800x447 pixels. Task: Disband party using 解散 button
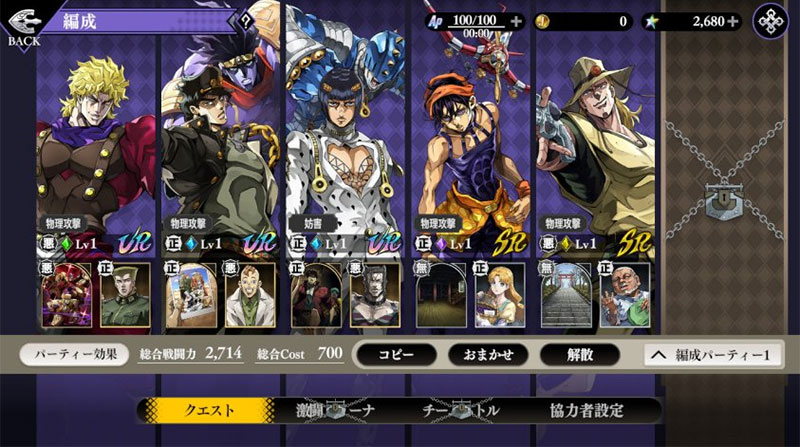(x=579, y=354)
